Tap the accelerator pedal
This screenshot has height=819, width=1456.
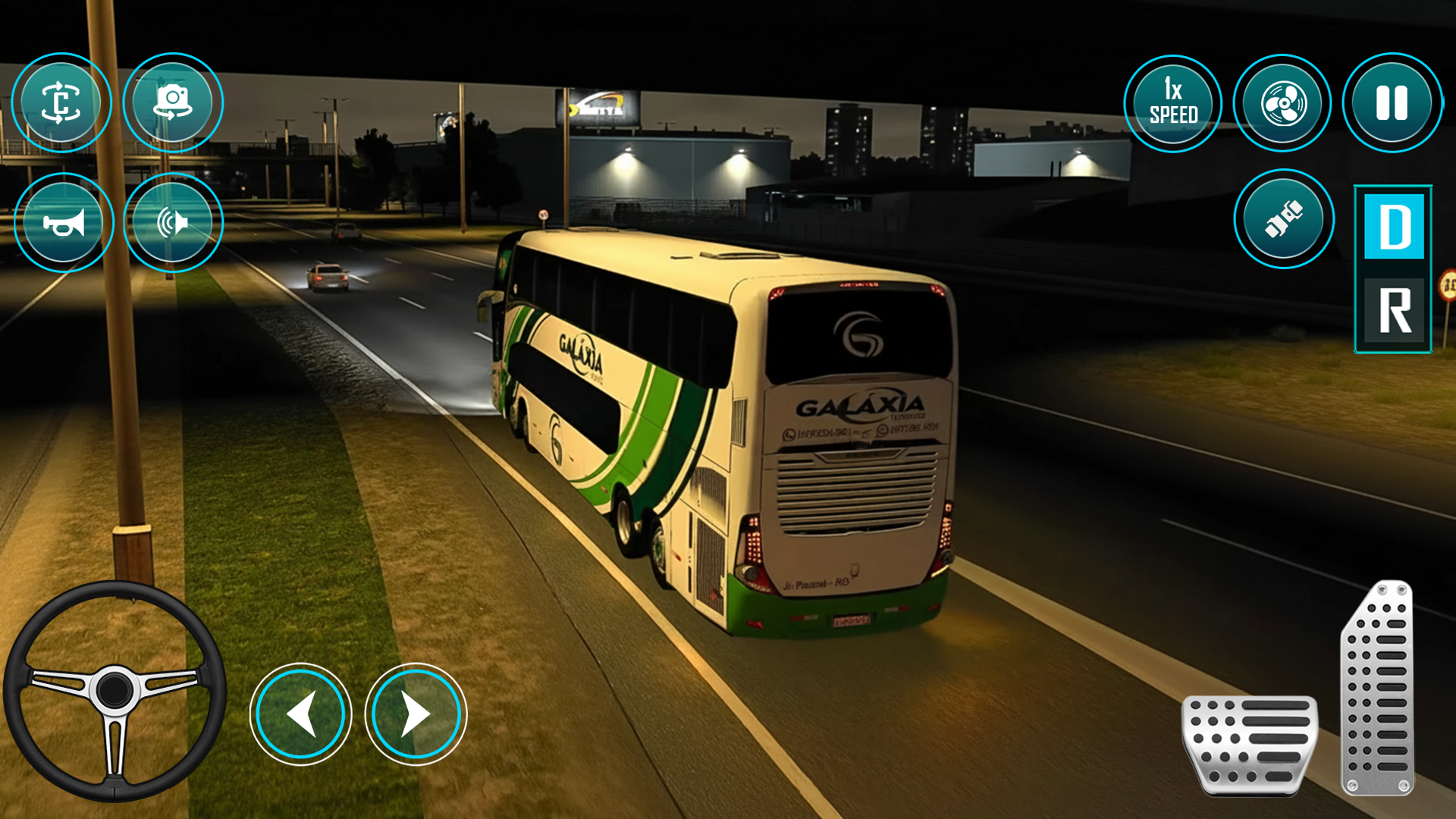1379,688
